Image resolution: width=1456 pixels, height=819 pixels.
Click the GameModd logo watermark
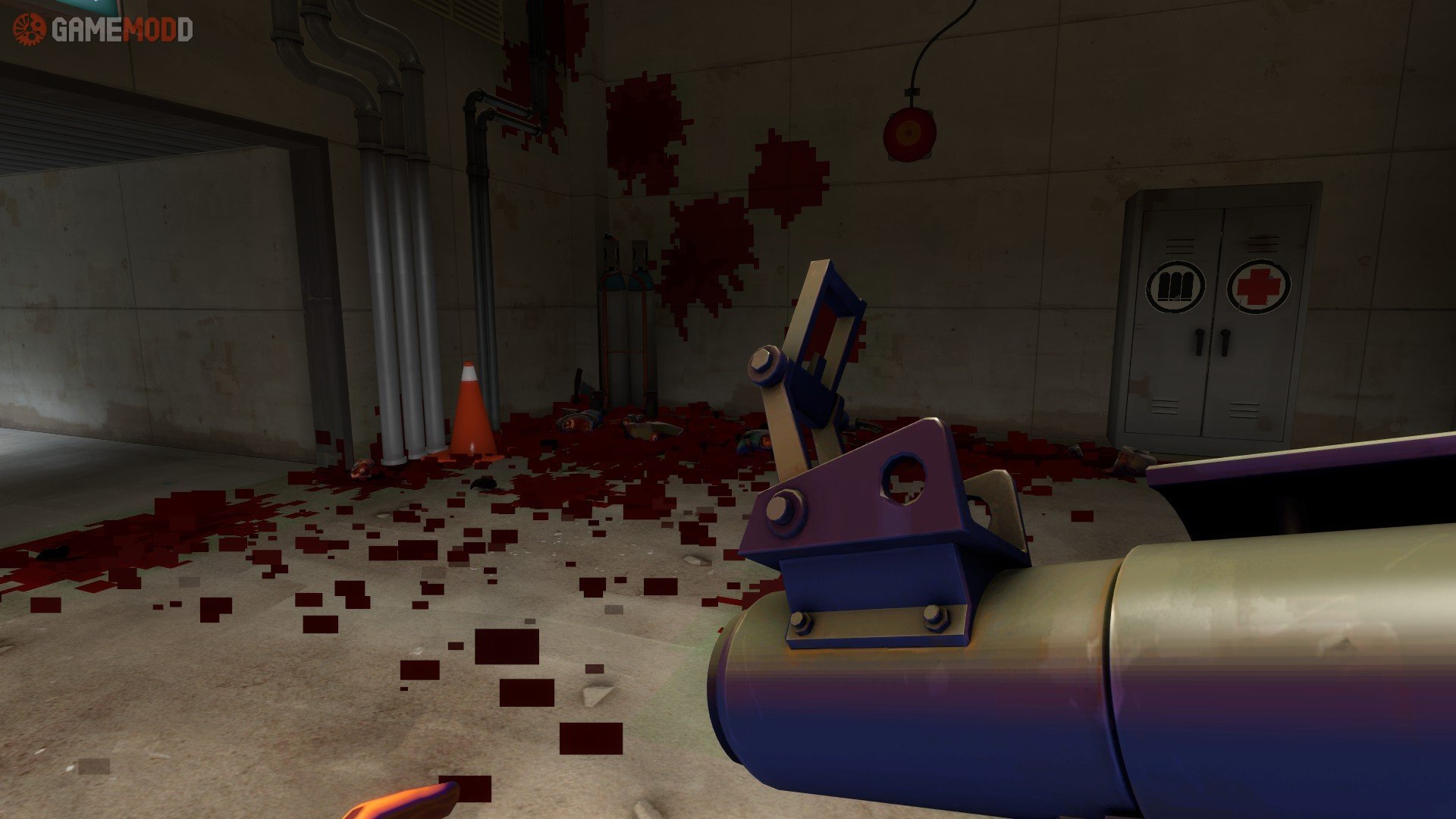pos(103,30)
